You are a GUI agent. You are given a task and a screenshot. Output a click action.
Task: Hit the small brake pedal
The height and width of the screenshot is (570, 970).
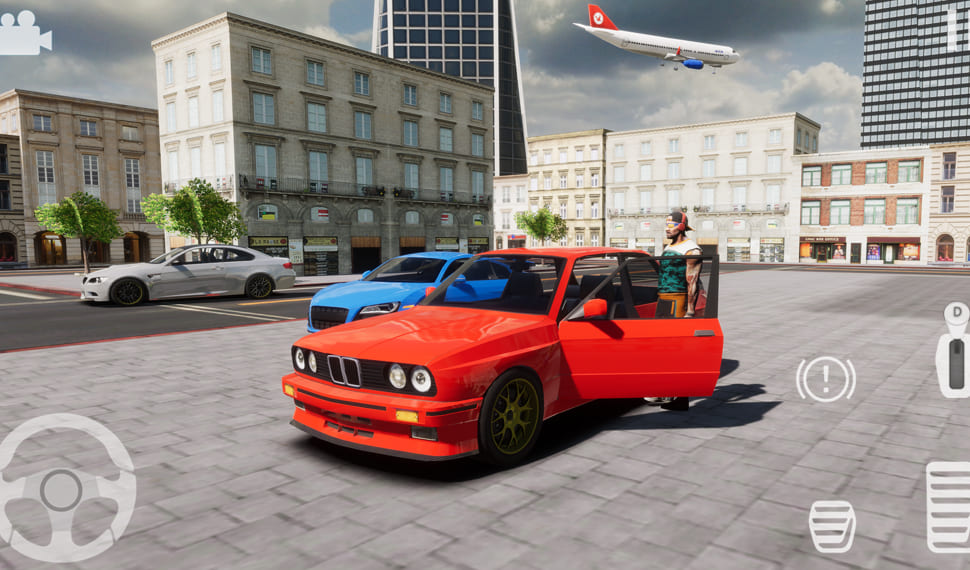(x=832, y=526)
